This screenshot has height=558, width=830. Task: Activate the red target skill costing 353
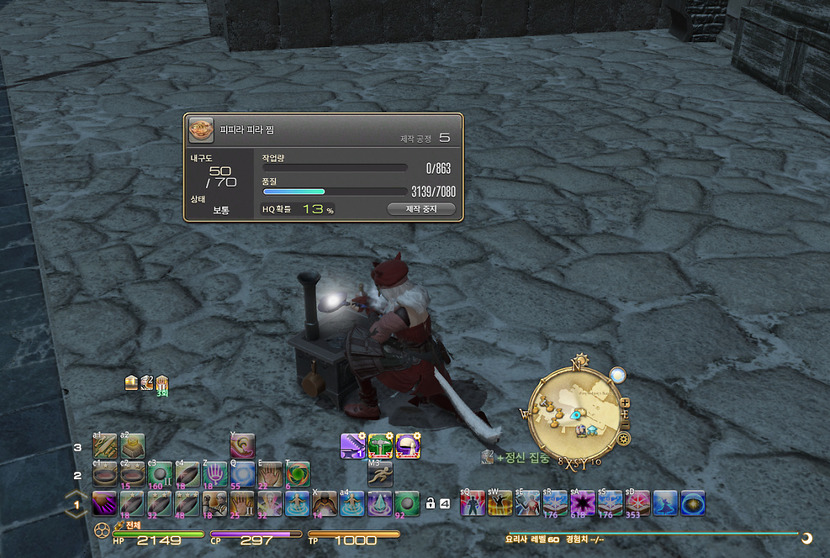(637, 502)
